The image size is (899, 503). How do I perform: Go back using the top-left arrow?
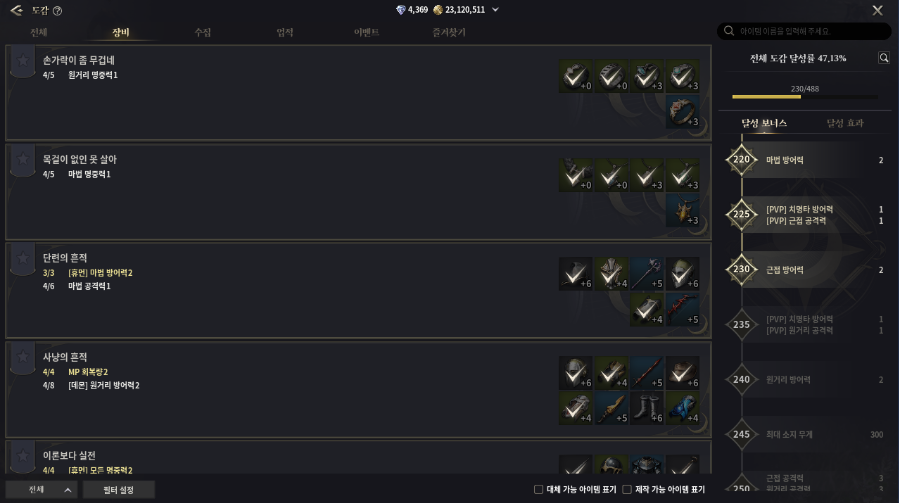[16, 10]
